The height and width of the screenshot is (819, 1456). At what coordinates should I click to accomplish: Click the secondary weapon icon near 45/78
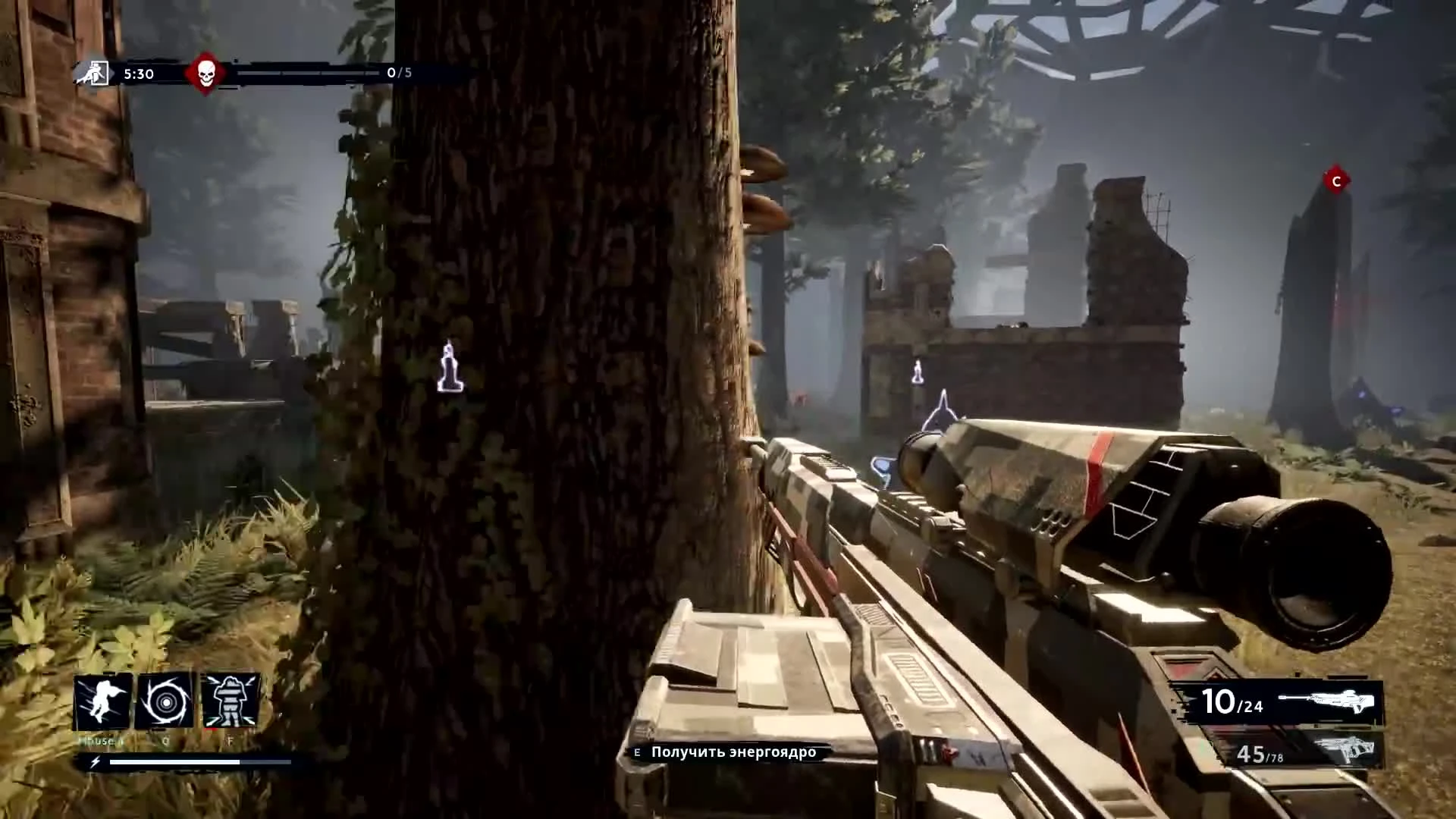click(1348, 756)
